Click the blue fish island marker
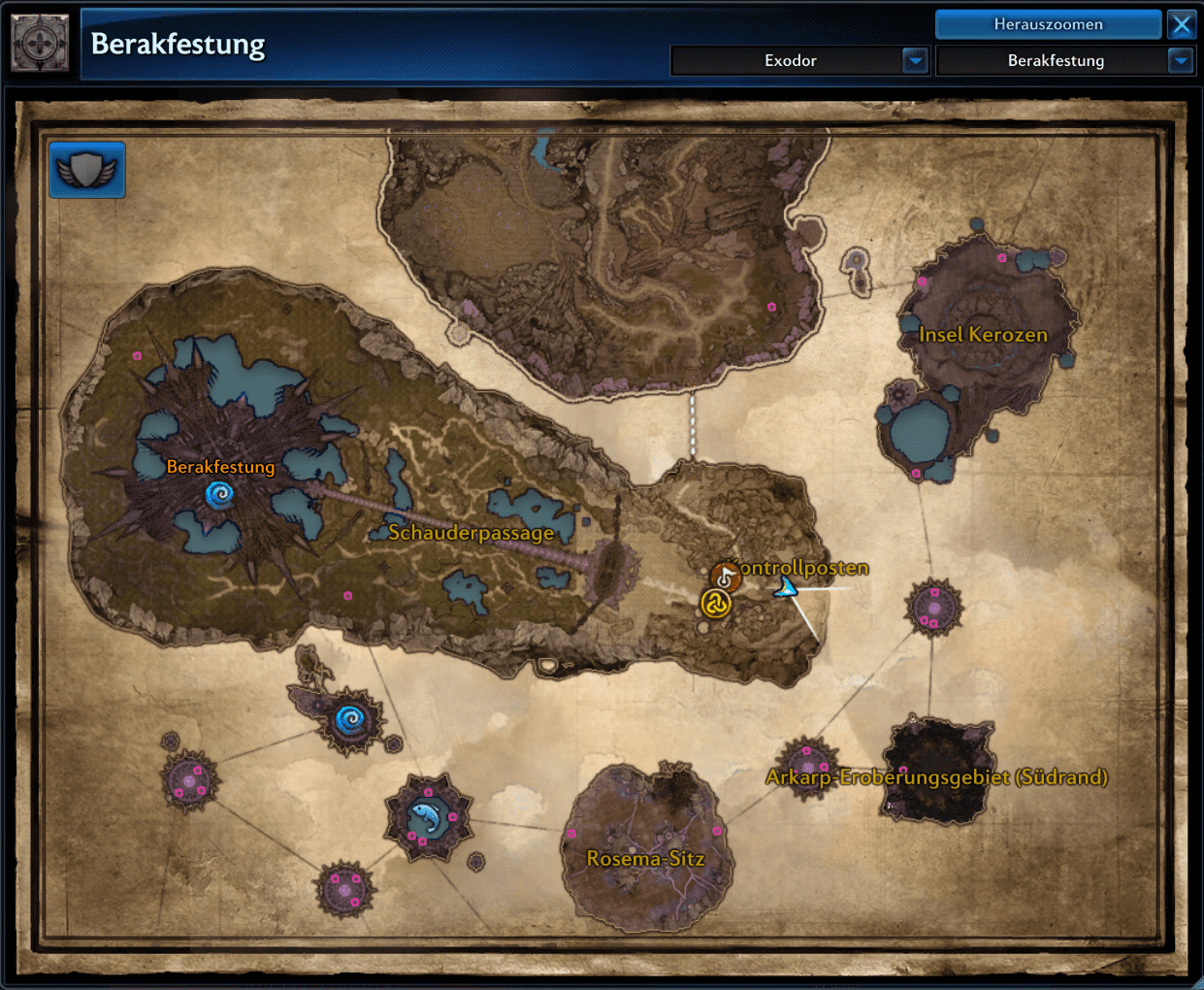 coord(425,818)
